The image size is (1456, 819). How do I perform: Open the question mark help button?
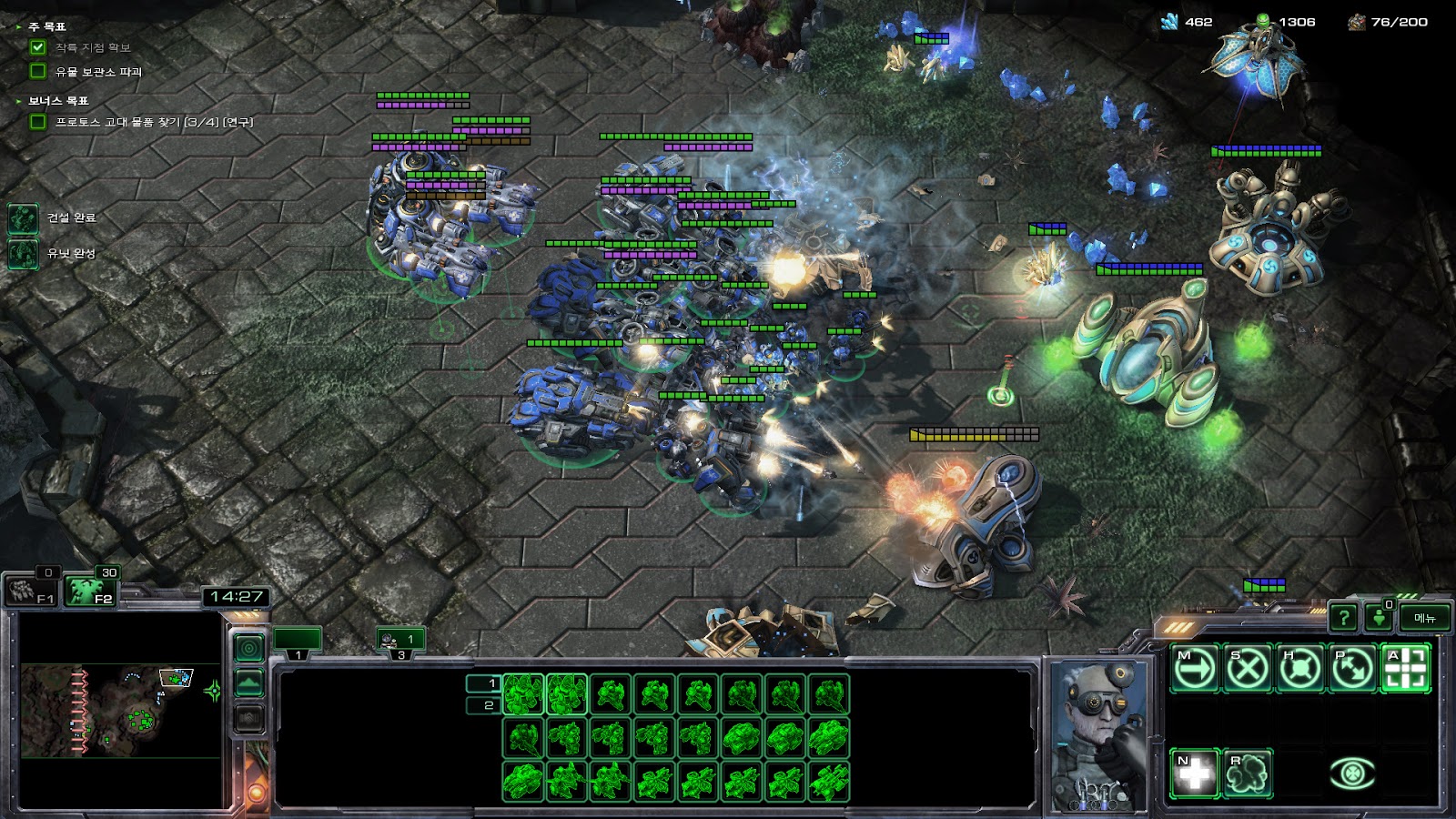[1343, 618]
